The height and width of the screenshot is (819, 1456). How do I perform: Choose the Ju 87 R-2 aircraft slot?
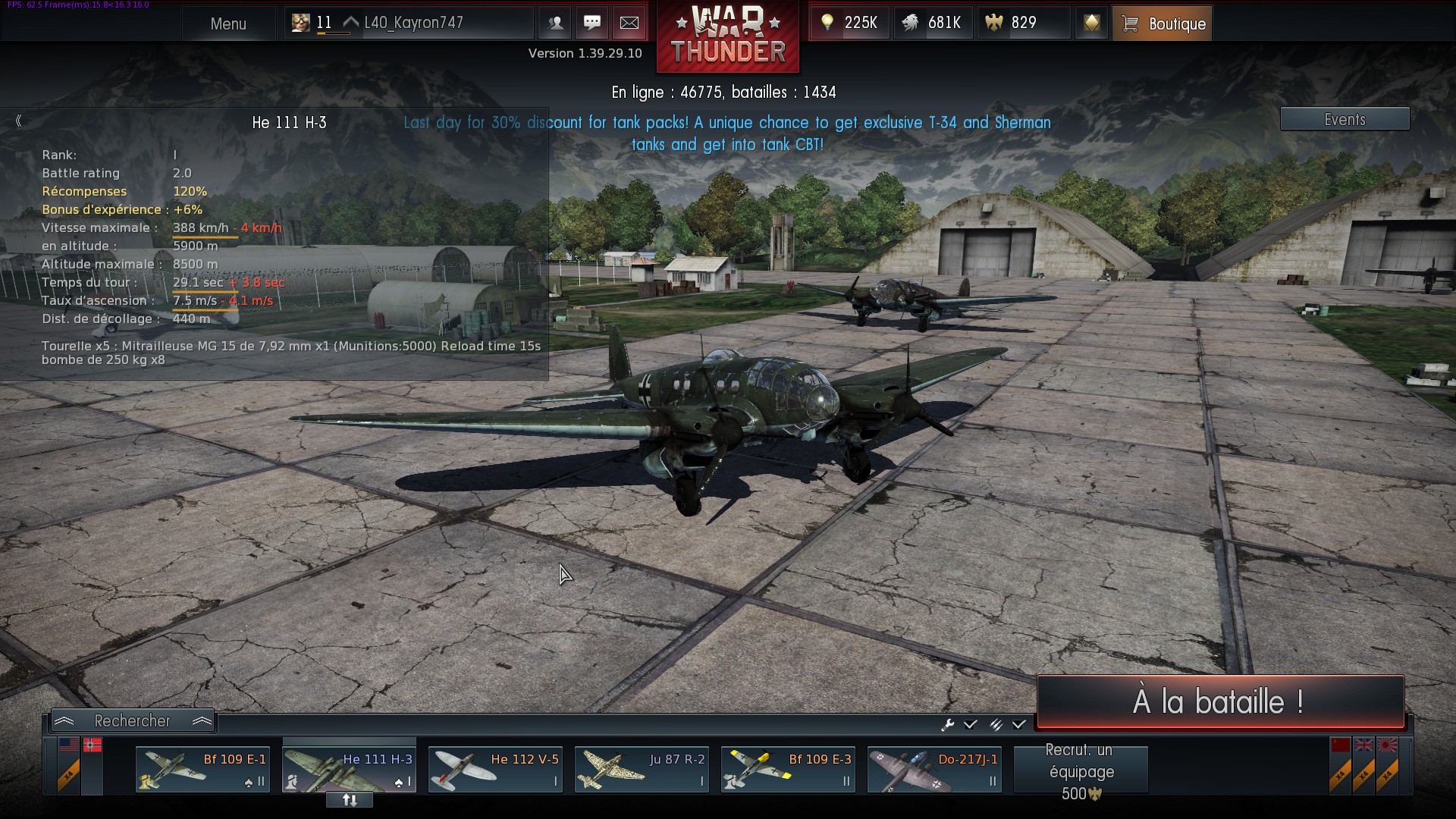pyautogui.click(x=642, y=769)
